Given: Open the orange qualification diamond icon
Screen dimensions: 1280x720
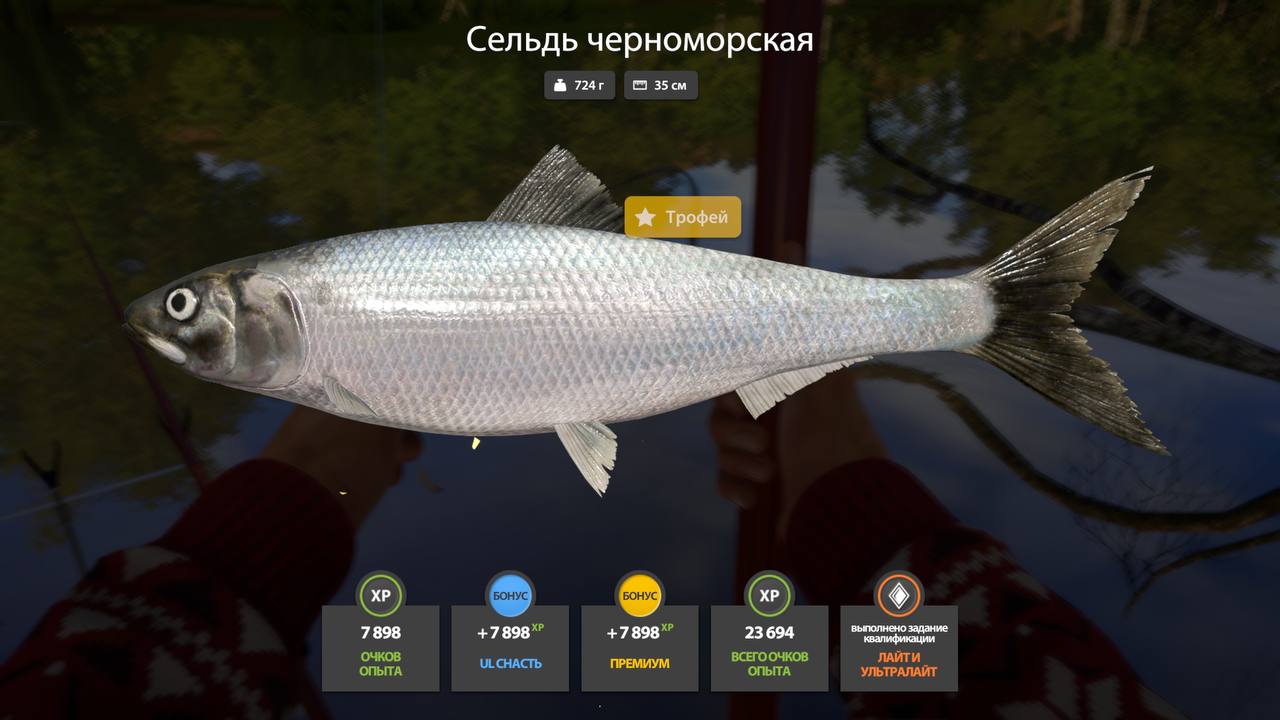Looking at the screenshot, I should point(899,597).
